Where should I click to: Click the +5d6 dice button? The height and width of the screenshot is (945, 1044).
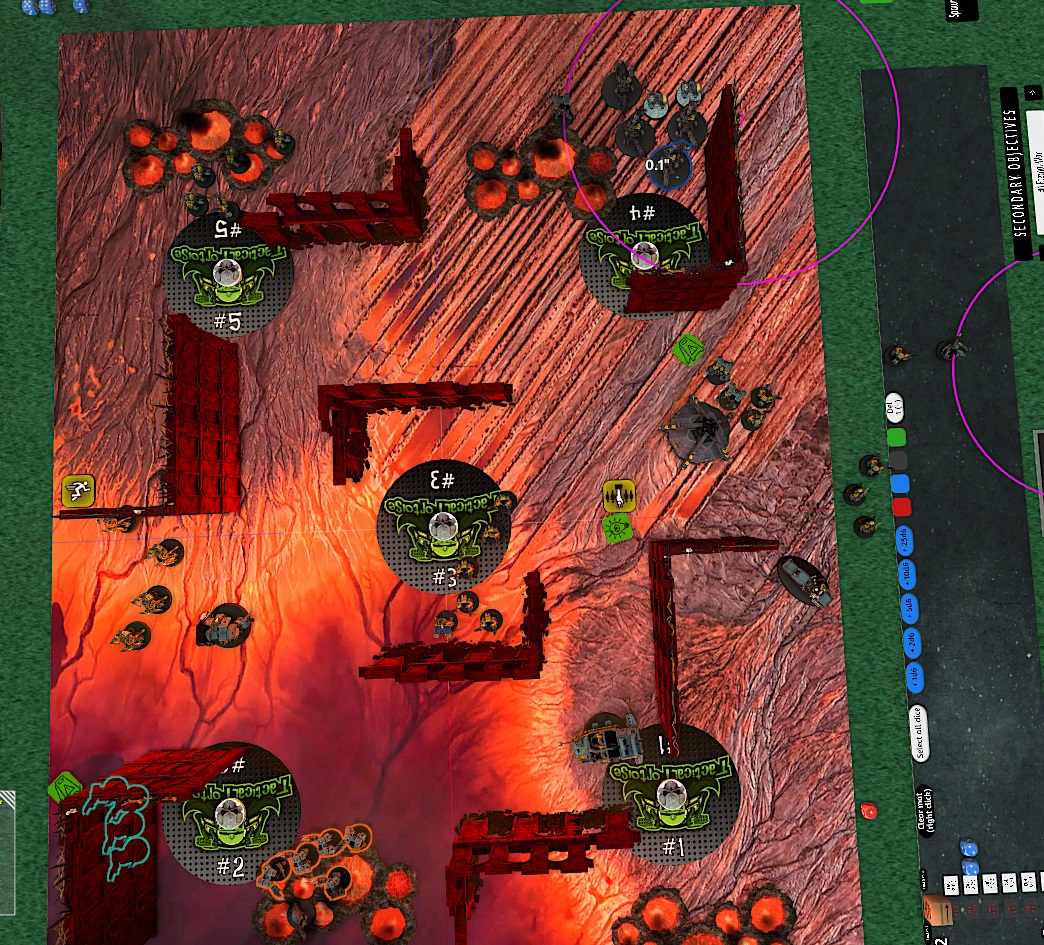(909, 608)
